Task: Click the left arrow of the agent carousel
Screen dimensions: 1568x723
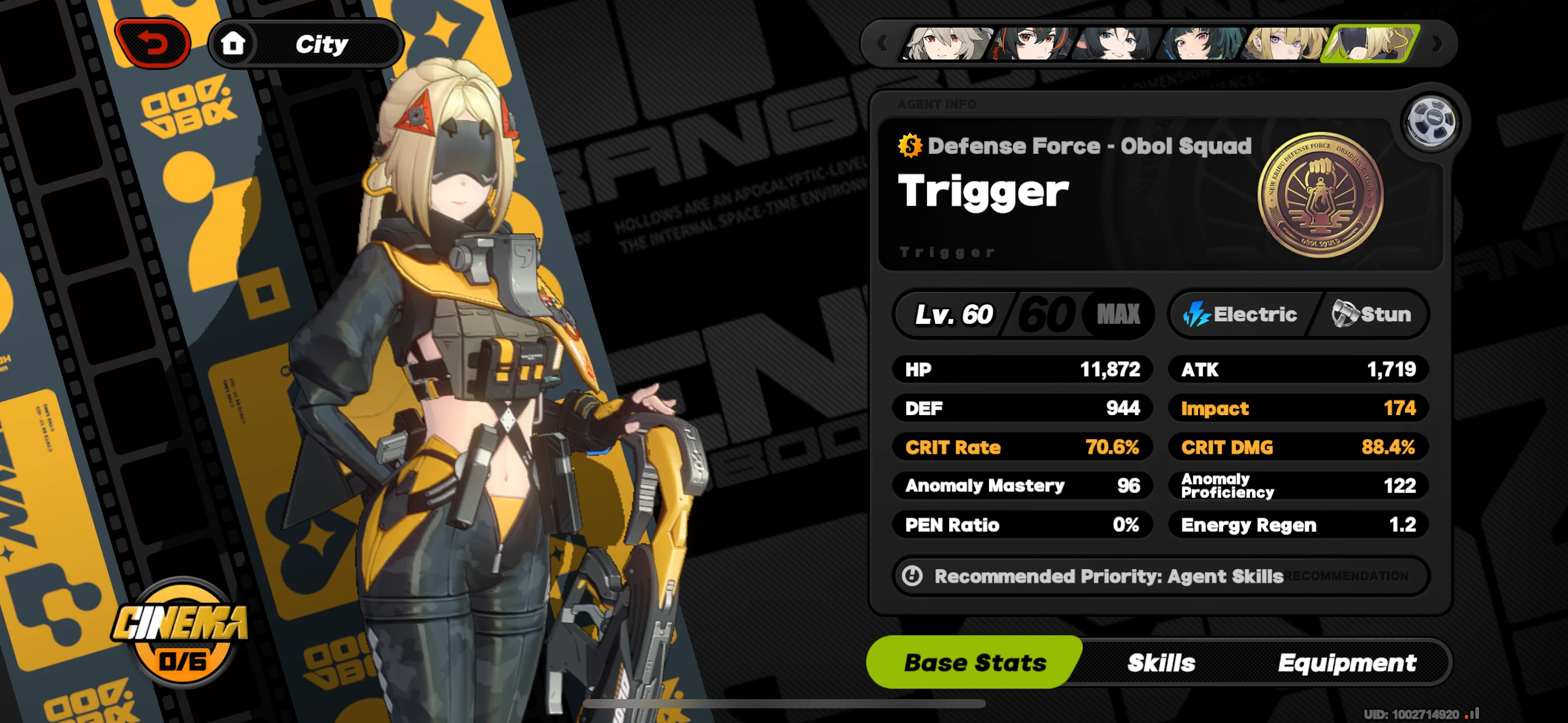Action: 882,43
